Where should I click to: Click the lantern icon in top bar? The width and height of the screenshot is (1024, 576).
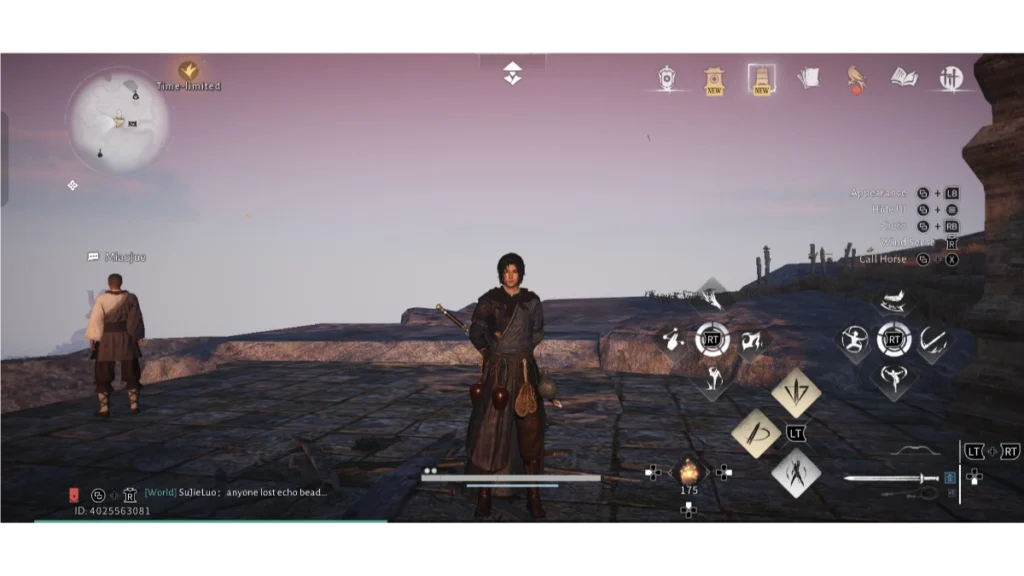coord(667,78)
